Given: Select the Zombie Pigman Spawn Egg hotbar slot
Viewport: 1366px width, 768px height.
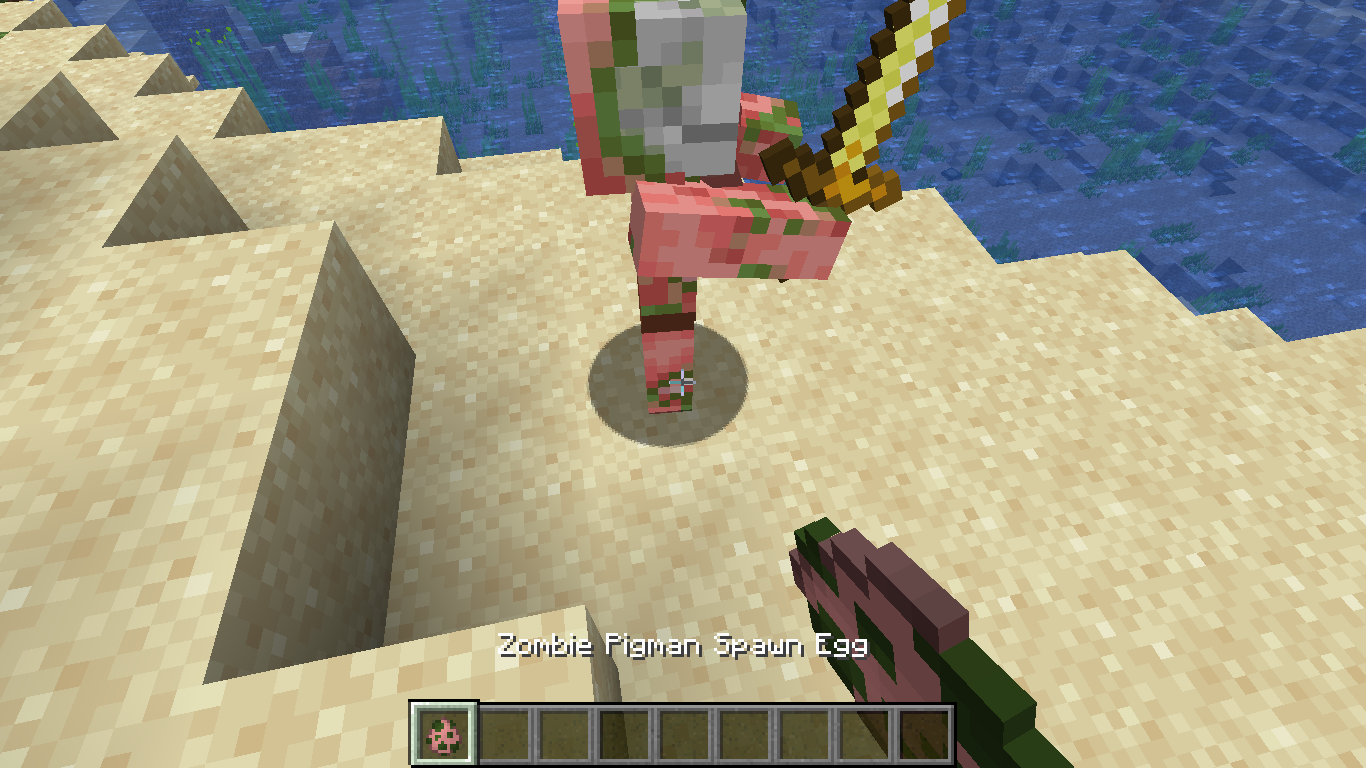Looking at the screenshot, I should click(444, 735).
